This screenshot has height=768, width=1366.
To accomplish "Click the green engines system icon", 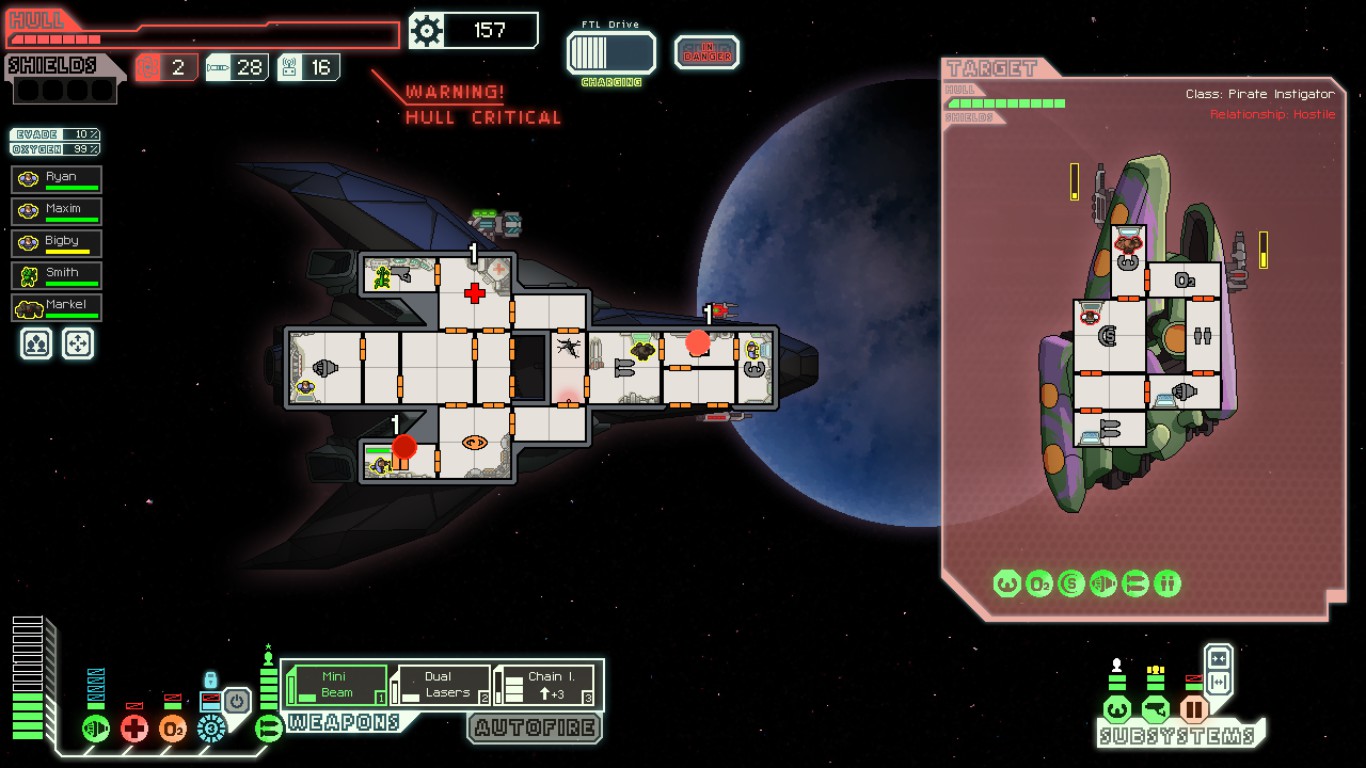I will (x=96, y=728).
